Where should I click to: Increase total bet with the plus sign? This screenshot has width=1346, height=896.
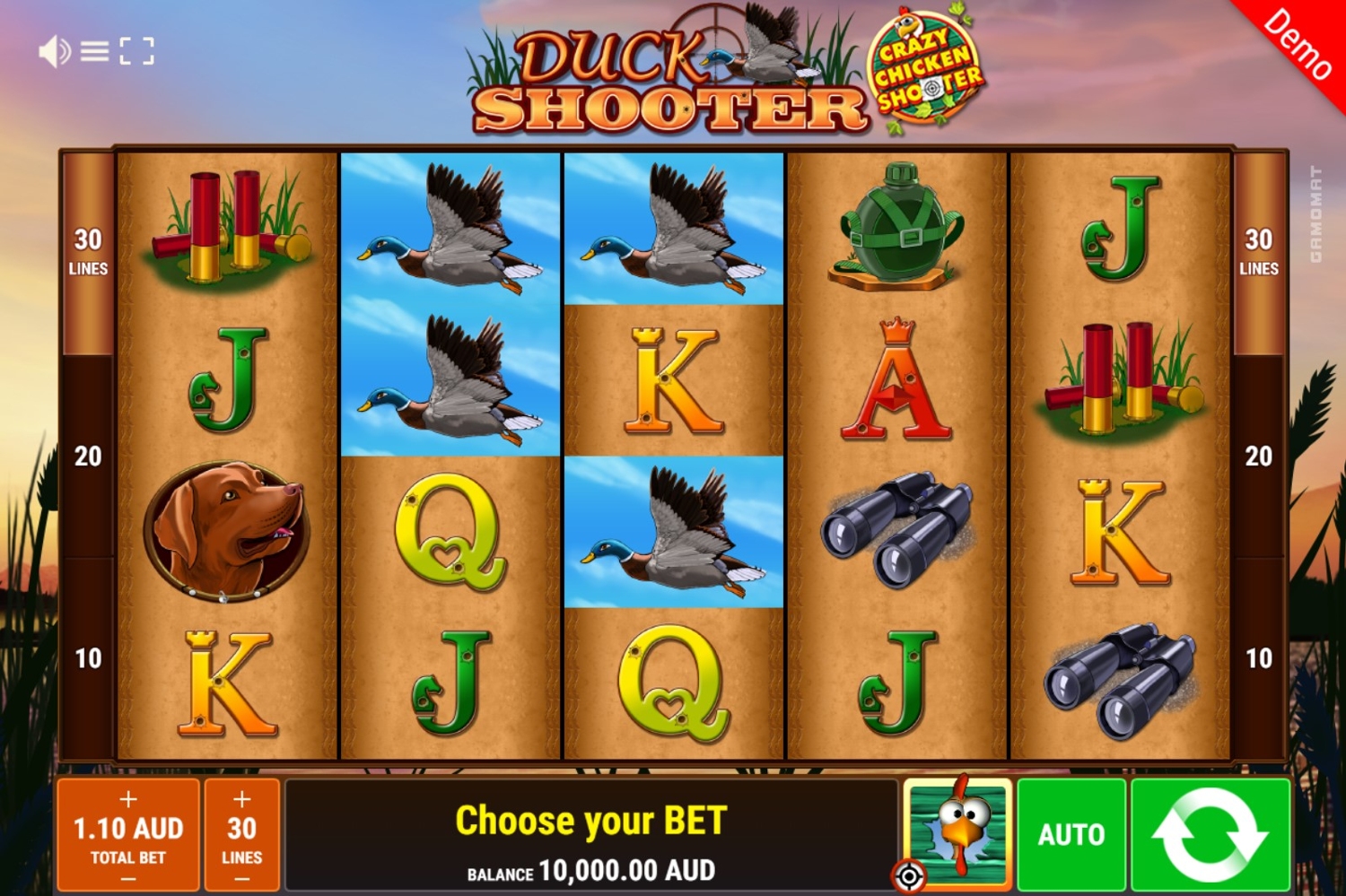pos(128,799)
